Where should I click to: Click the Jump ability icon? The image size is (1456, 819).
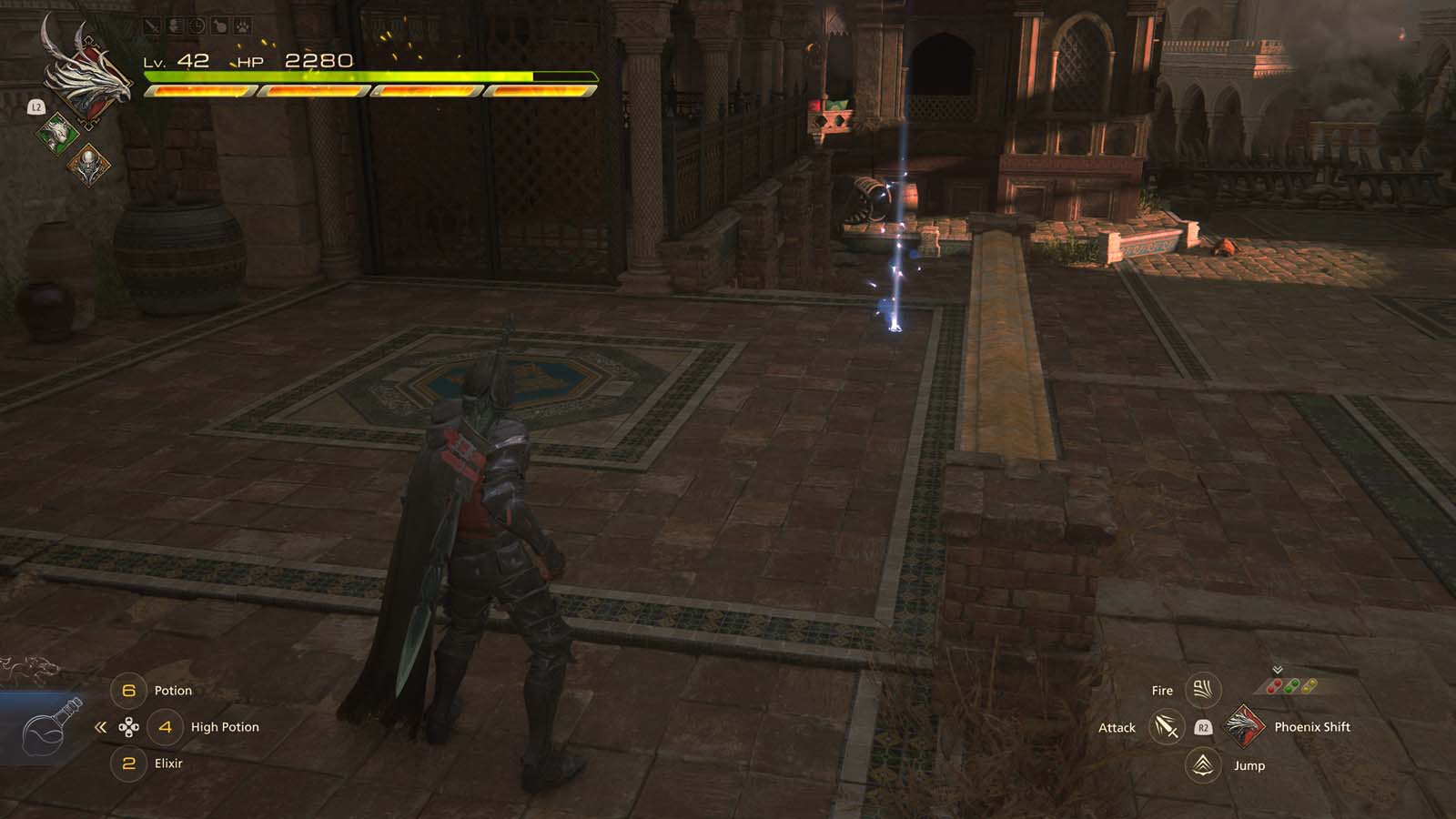[x=1201, y=766]
